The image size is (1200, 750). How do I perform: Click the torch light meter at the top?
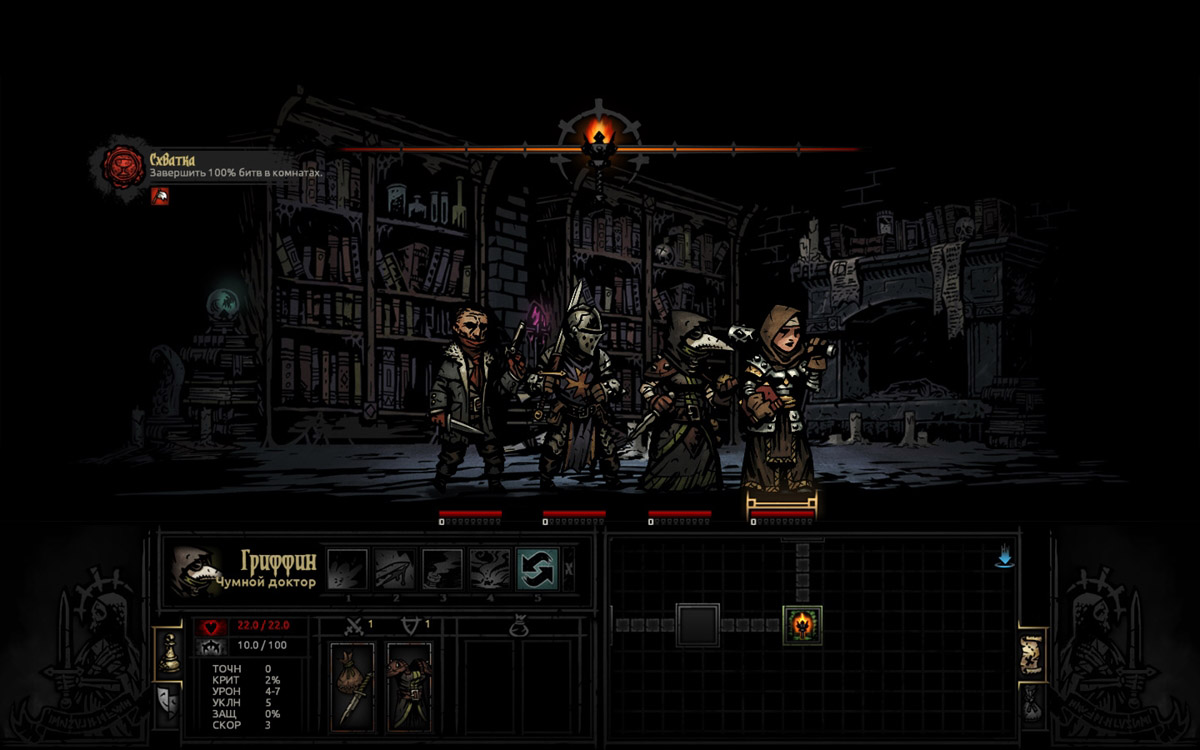click(x=599, y=138)
